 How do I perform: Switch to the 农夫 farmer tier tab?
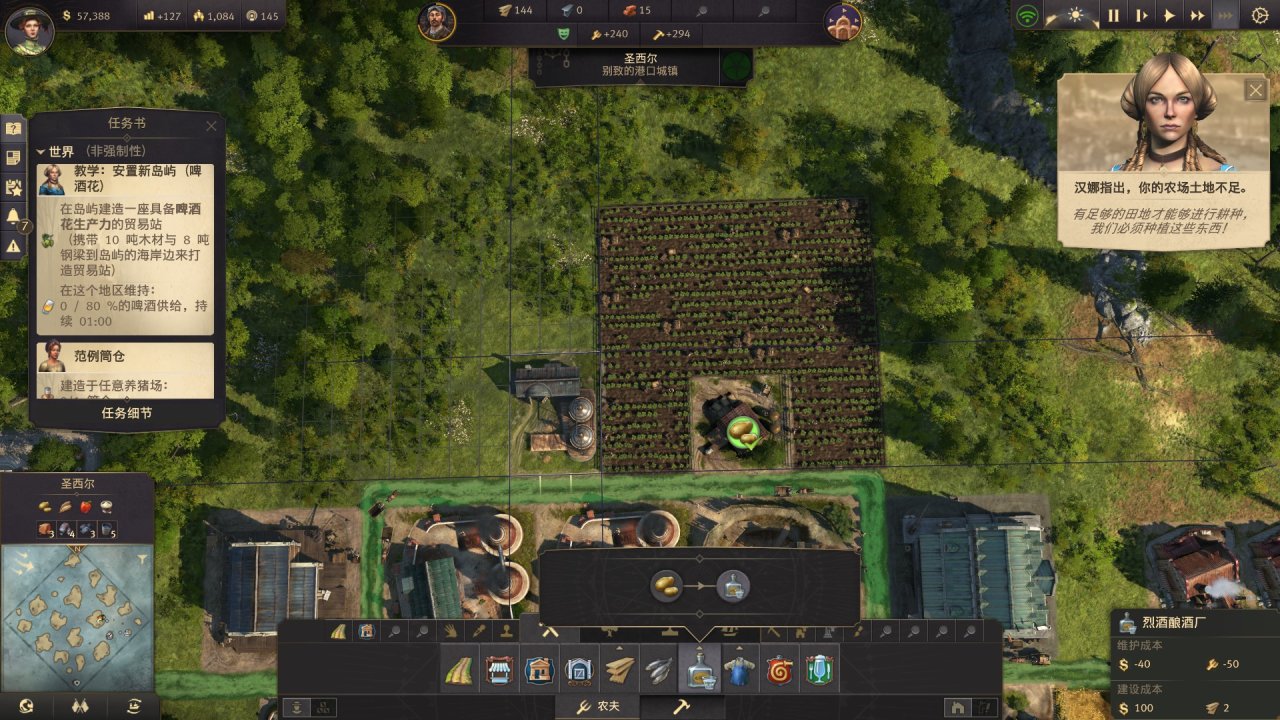tap(597, 707)
